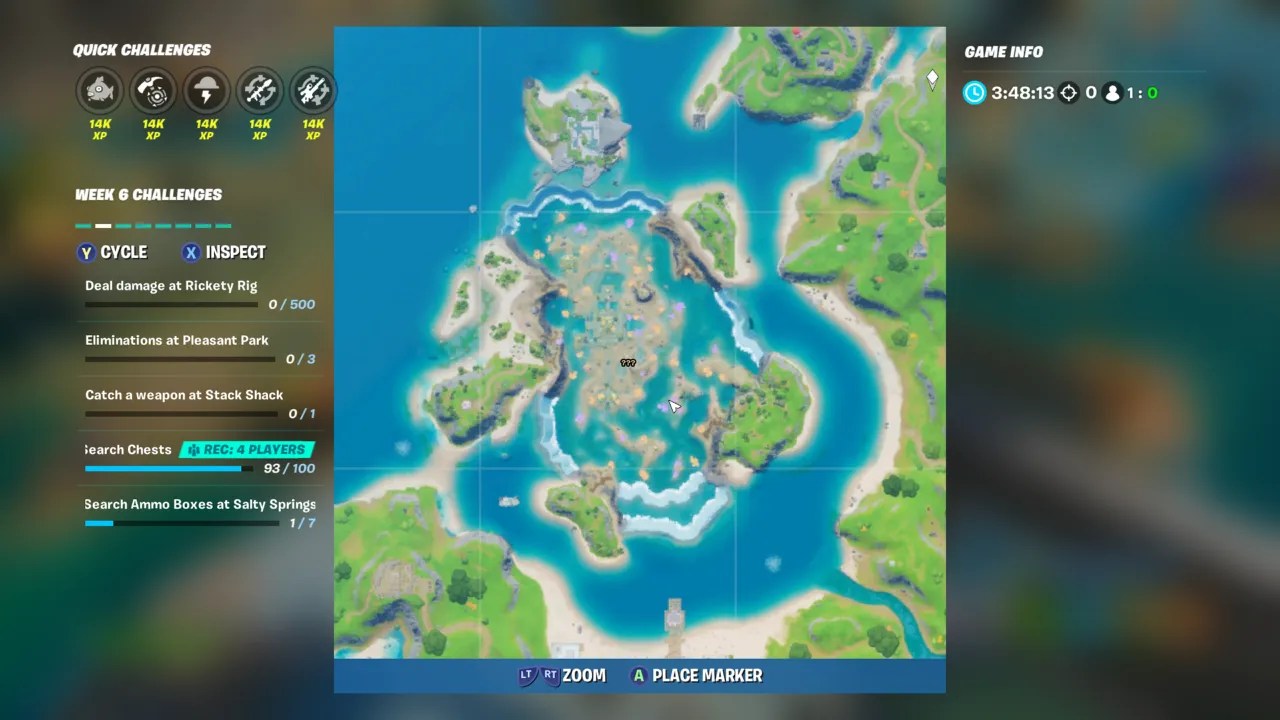Click the storm cloud quick challenge icon

(x=206, y=91)
